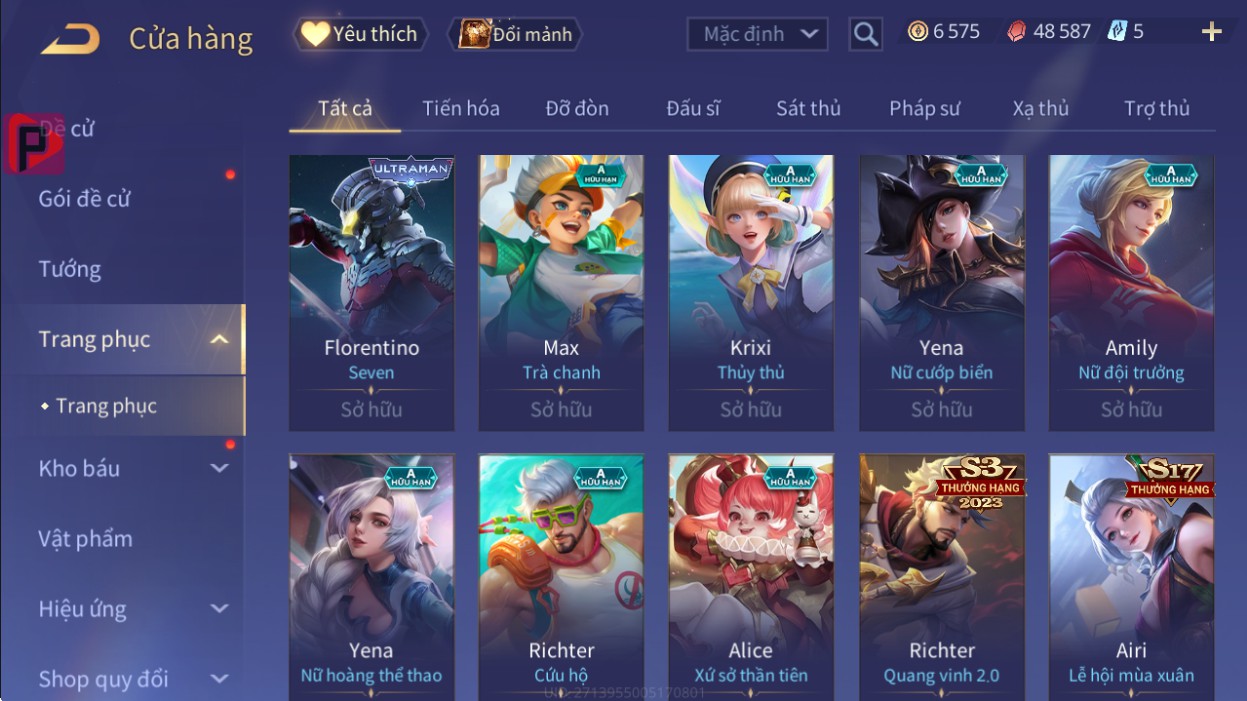Select the Pháp sư category tab
1247x701 pixels.
pyautogui.click(x=924, y=108)
